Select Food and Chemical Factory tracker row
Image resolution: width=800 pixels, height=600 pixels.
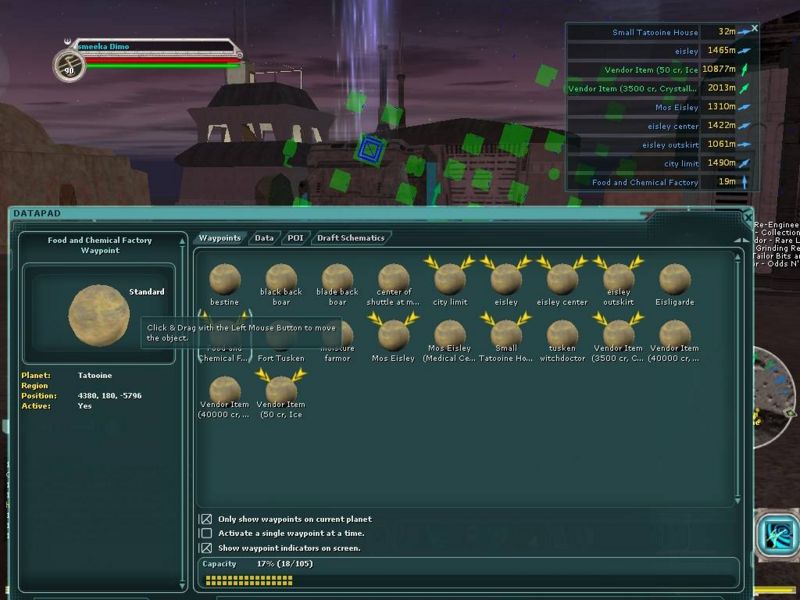pyautogui.click(x=645, y=183)
